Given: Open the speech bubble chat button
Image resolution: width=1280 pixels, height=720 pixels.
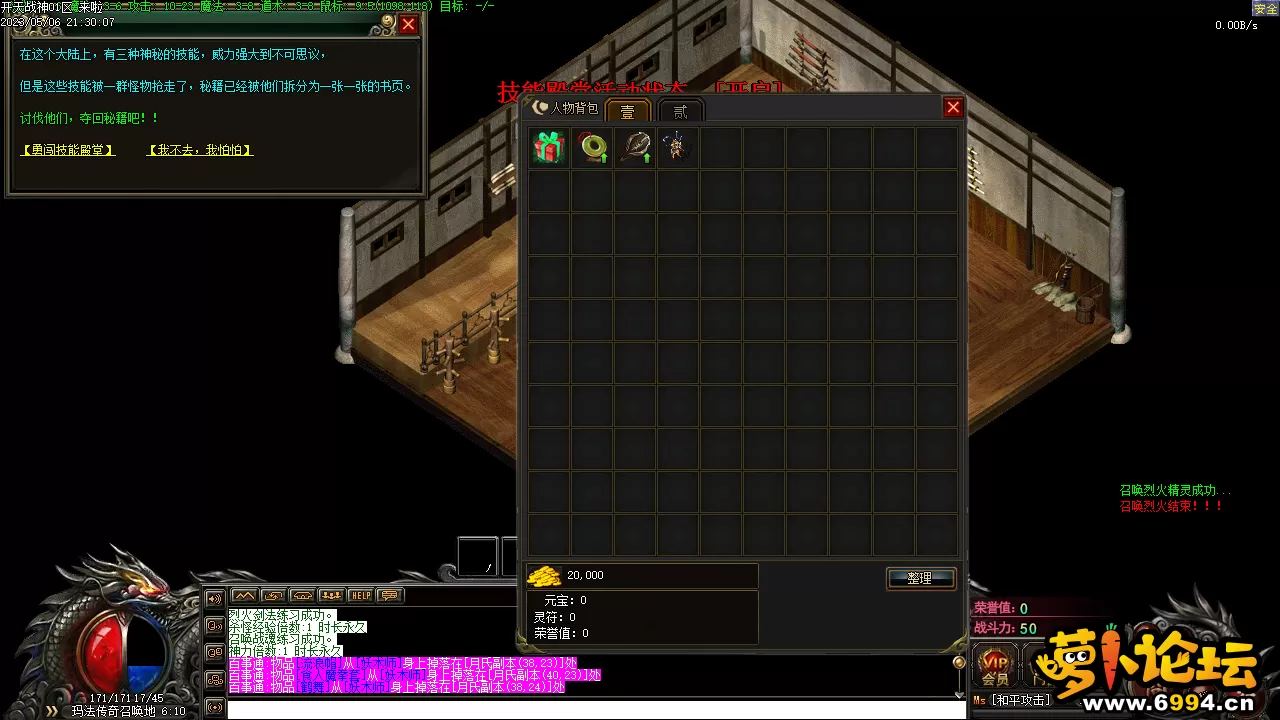Looking at the screenshot, I should [389, 596].
